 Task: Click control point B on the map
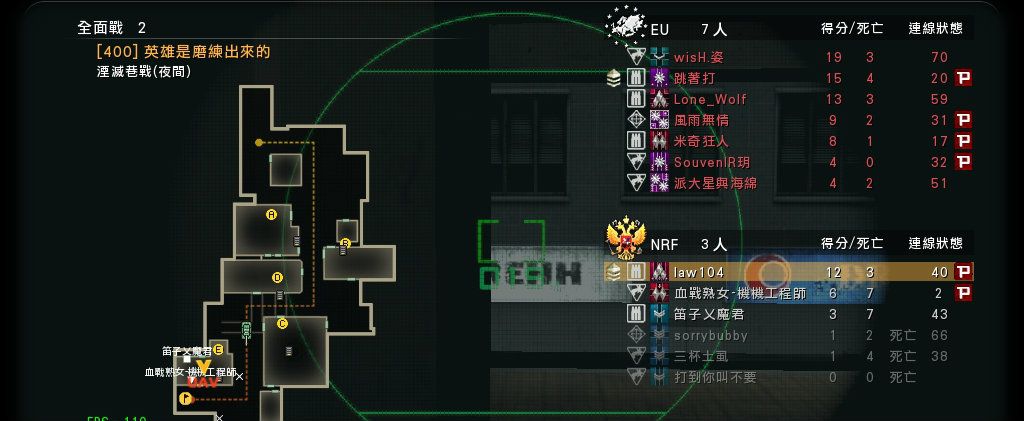pos(345,243)
